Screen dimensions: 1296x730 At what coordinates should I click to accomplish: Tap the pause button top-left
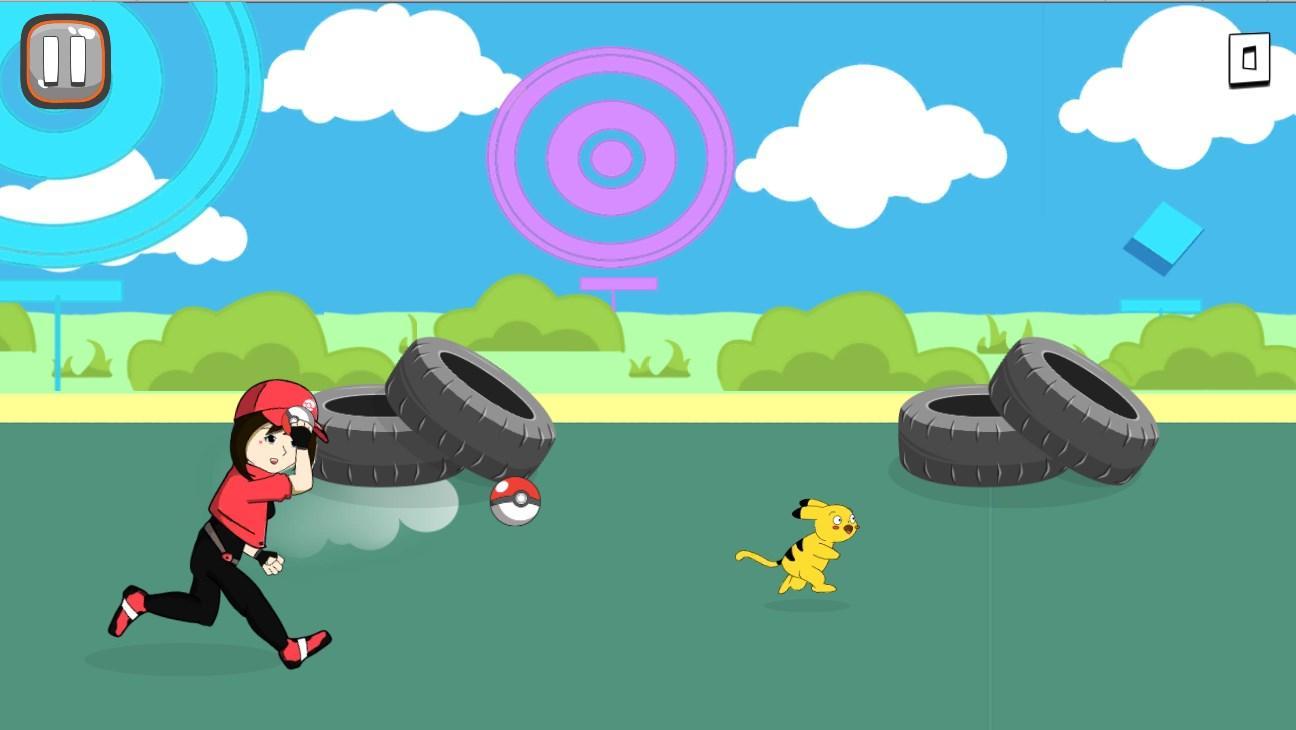64,59
